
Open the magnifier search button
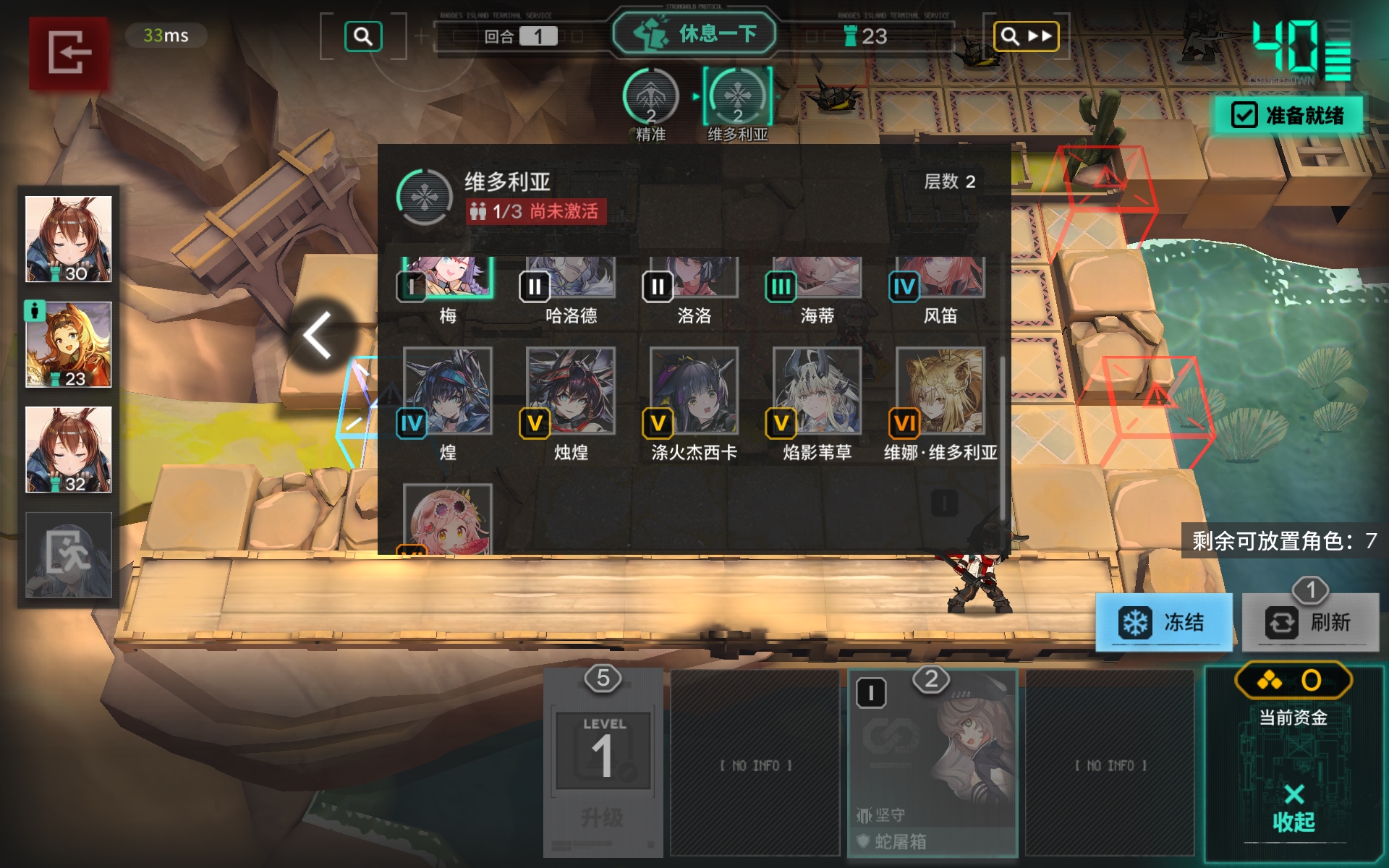363,36
